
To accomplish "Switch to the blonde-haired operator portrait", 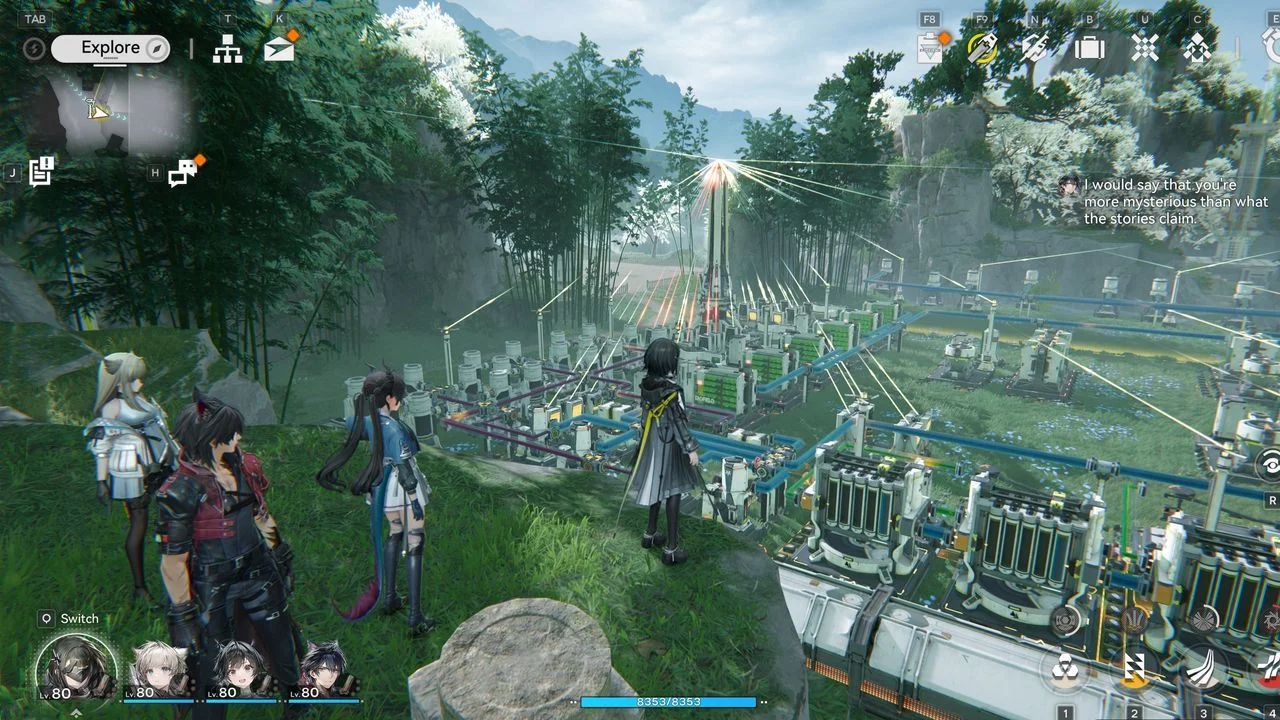I will pos(160,669).
